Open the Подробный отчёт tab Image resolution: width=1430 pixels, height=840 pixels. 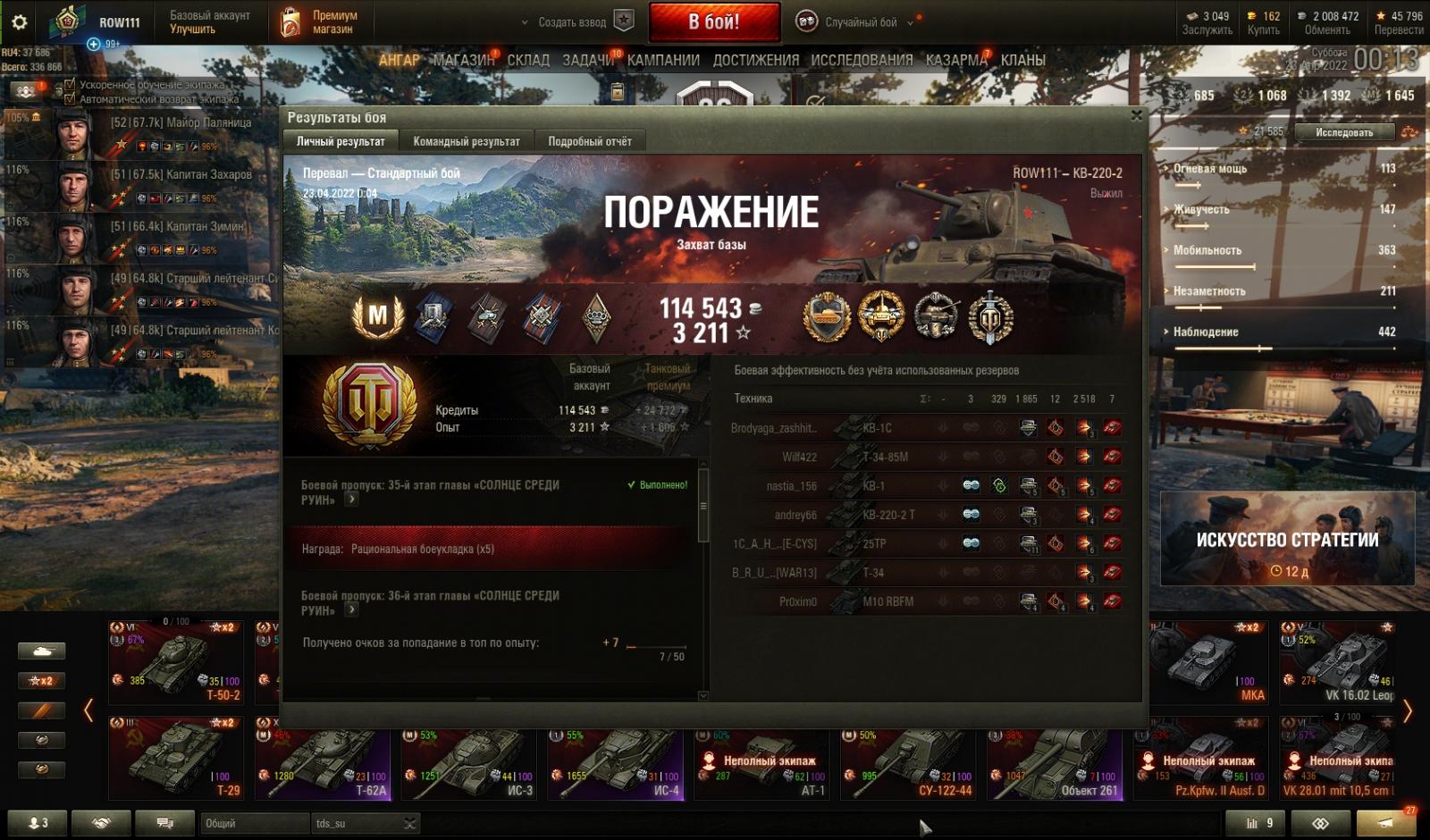589,141
